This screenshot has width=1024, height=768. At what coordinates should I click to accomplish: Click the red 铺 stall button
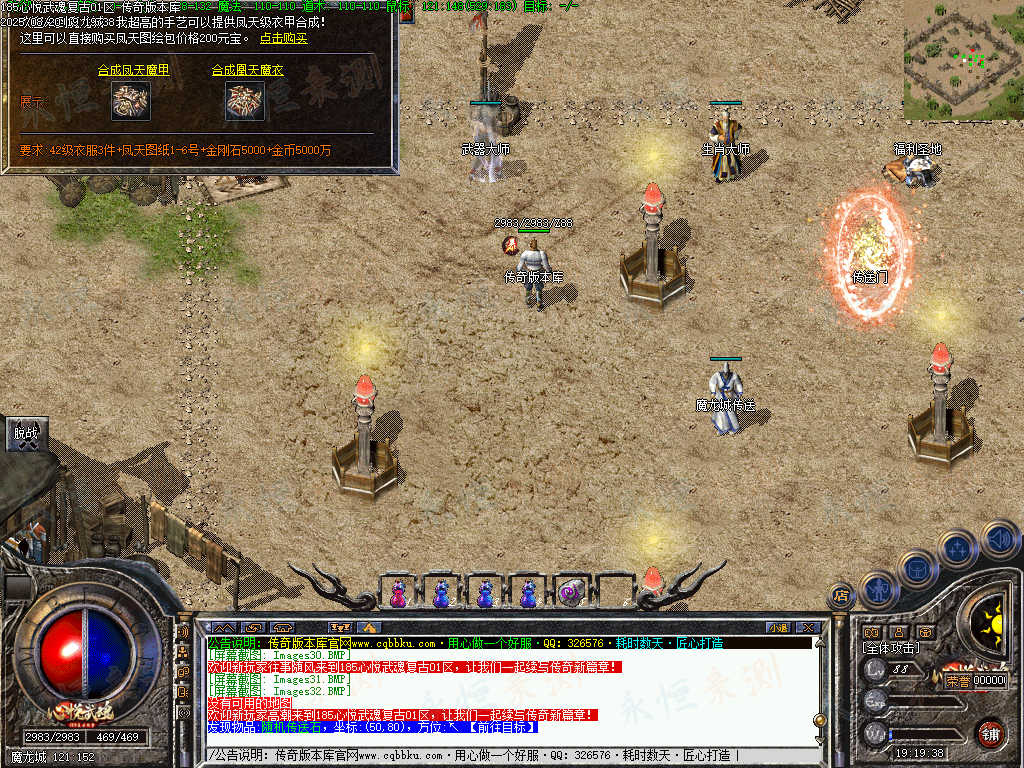tap(991, 733)
